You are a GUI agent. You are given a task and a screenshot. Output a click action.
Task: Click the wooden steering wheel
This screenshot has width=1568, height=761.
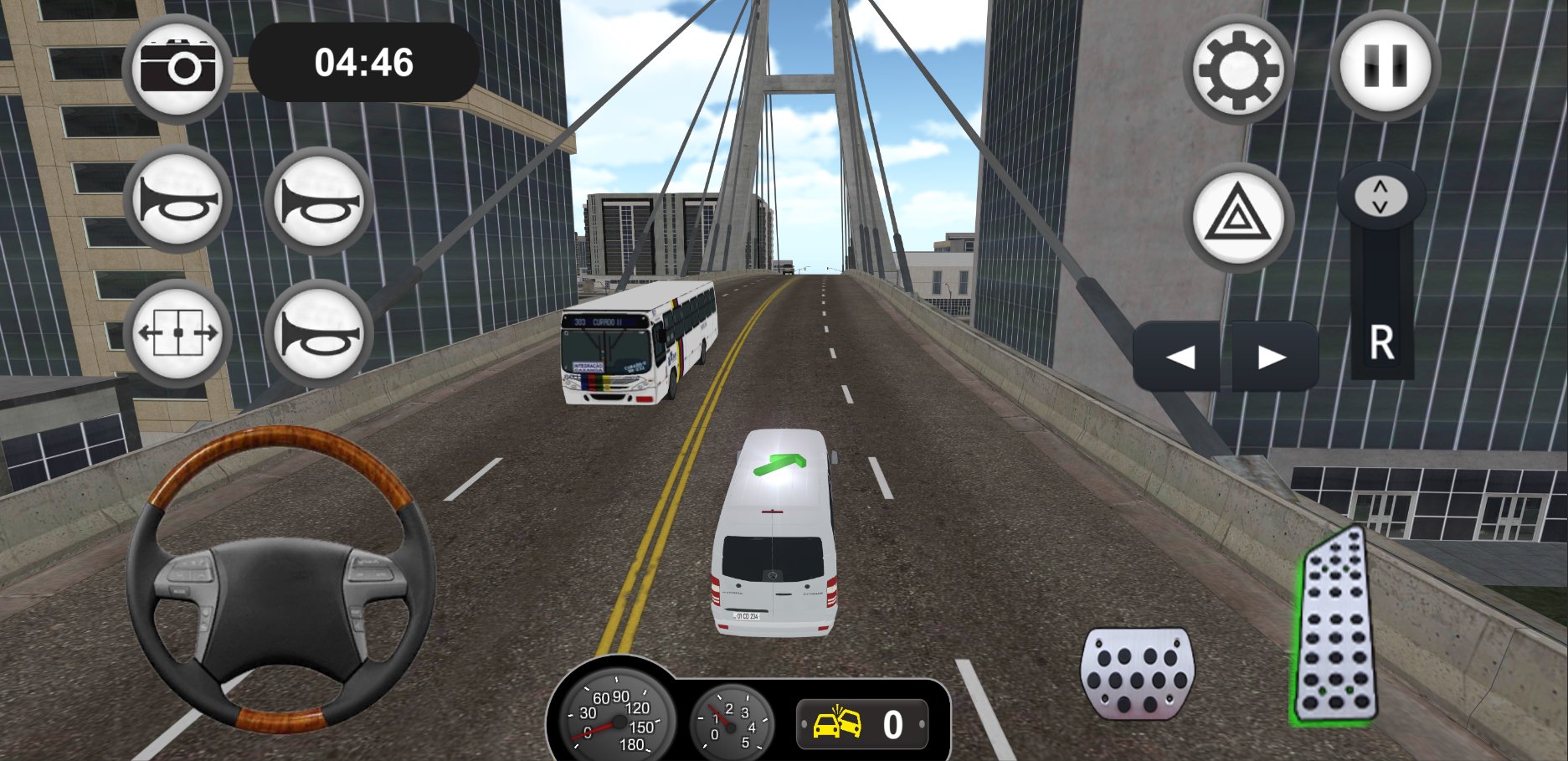point(280,578)
